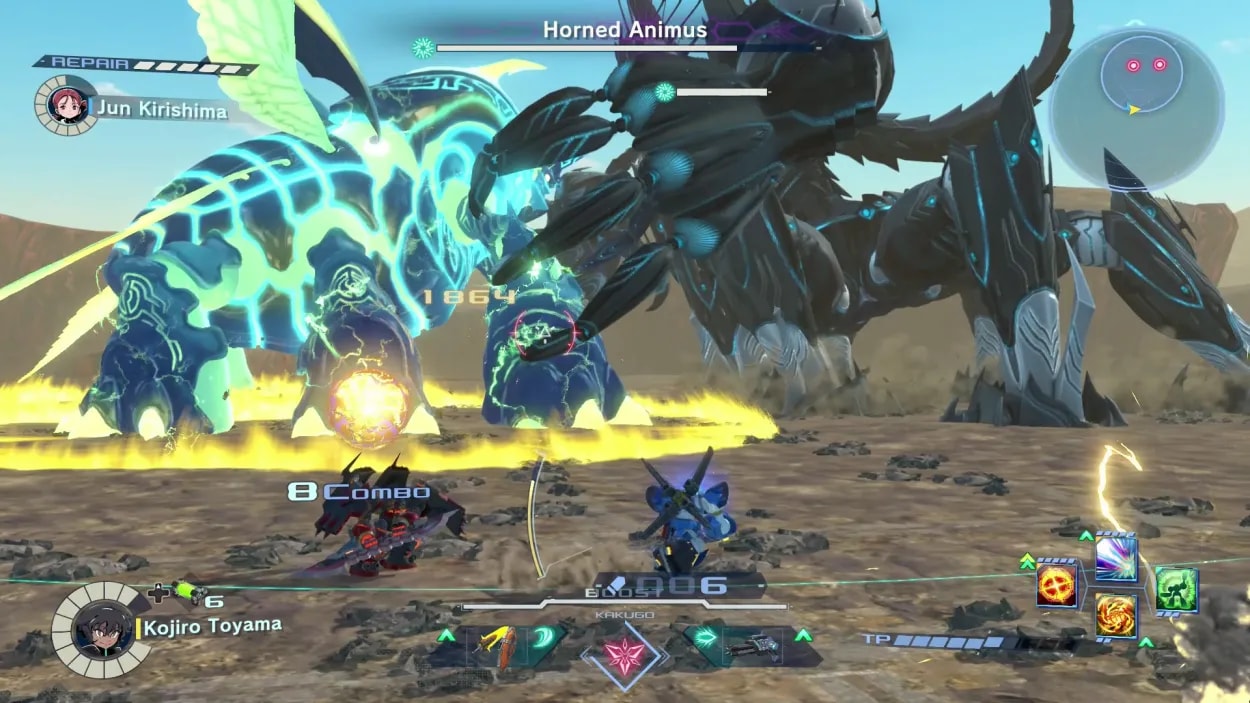1250x703 pixels.
Task: Select the orange melee sword weapon slot
Action: coord(500,647)
